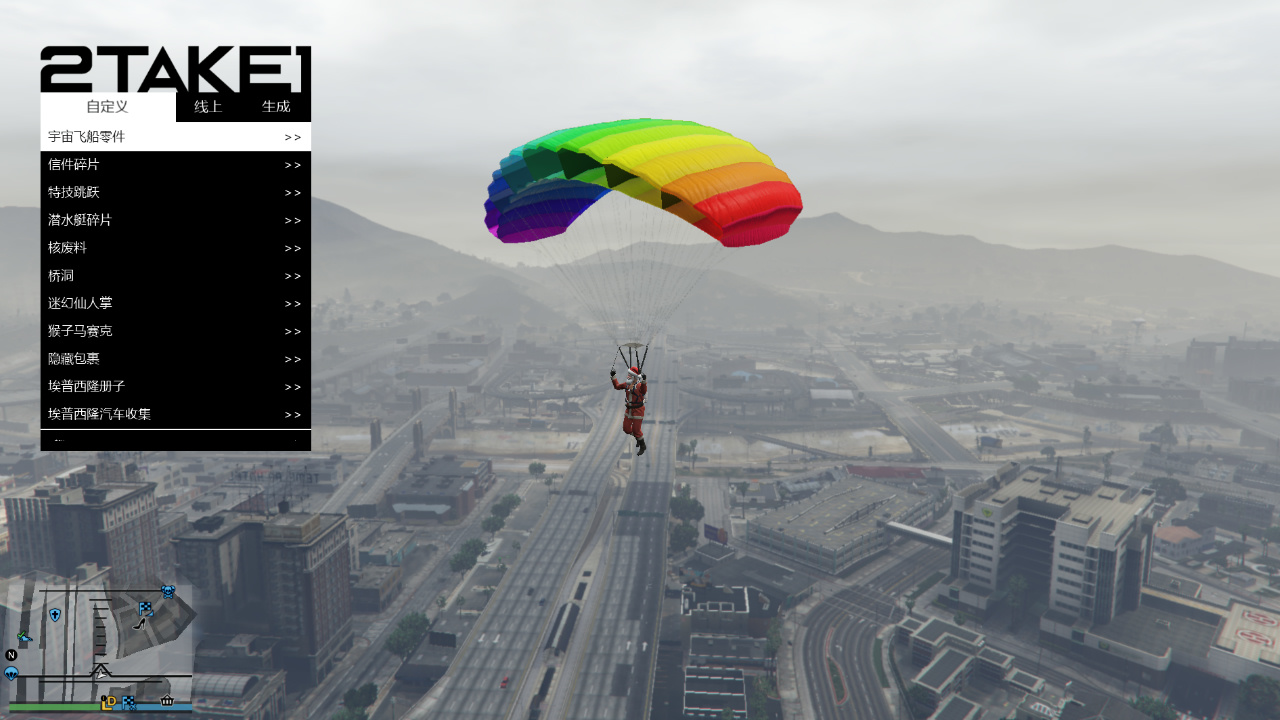Open the 宇宙飞船零件 submenu

coord(175,137)
